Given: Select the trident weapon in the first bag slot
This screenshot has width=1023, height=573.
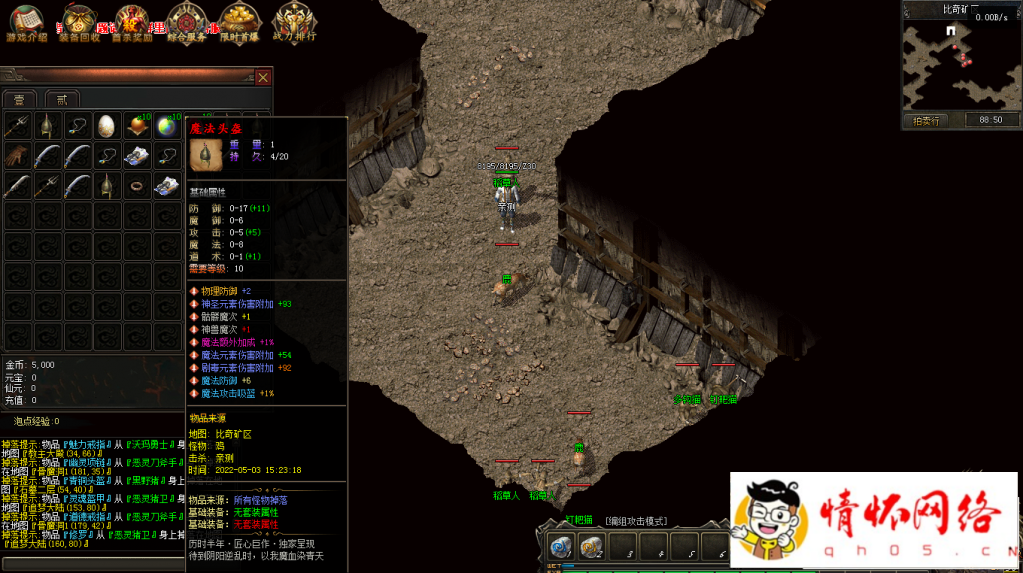Looking at the screenshot, I should (x=17, y=126).
